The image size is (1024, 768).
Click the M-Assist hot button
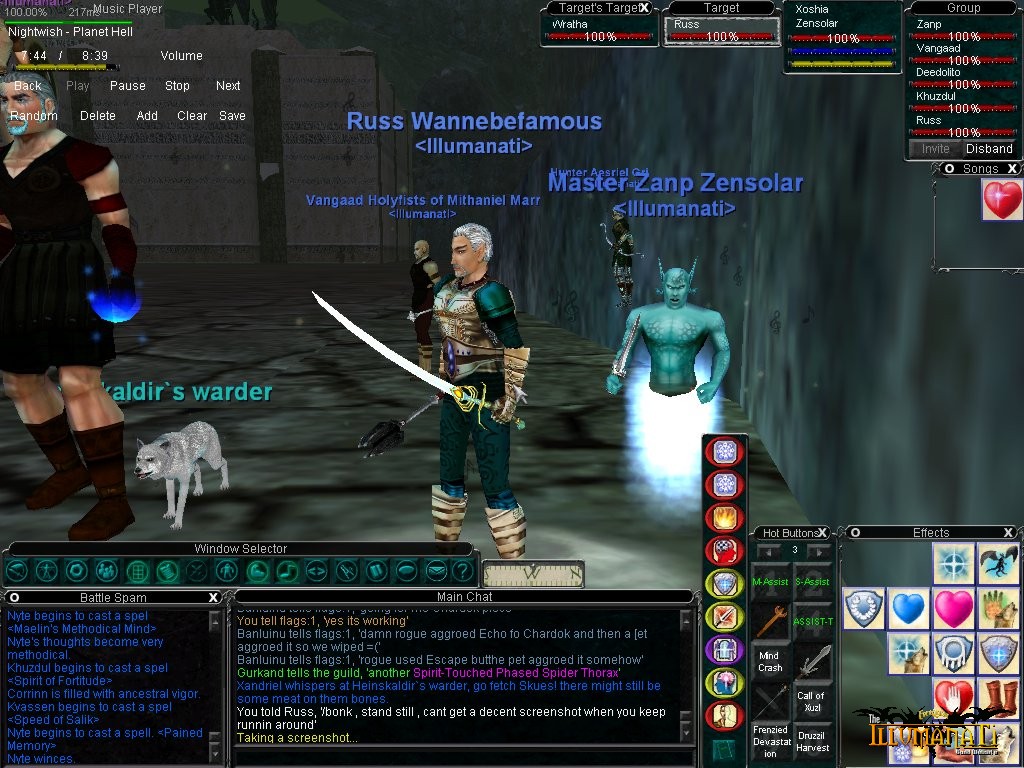coord(770,581)
